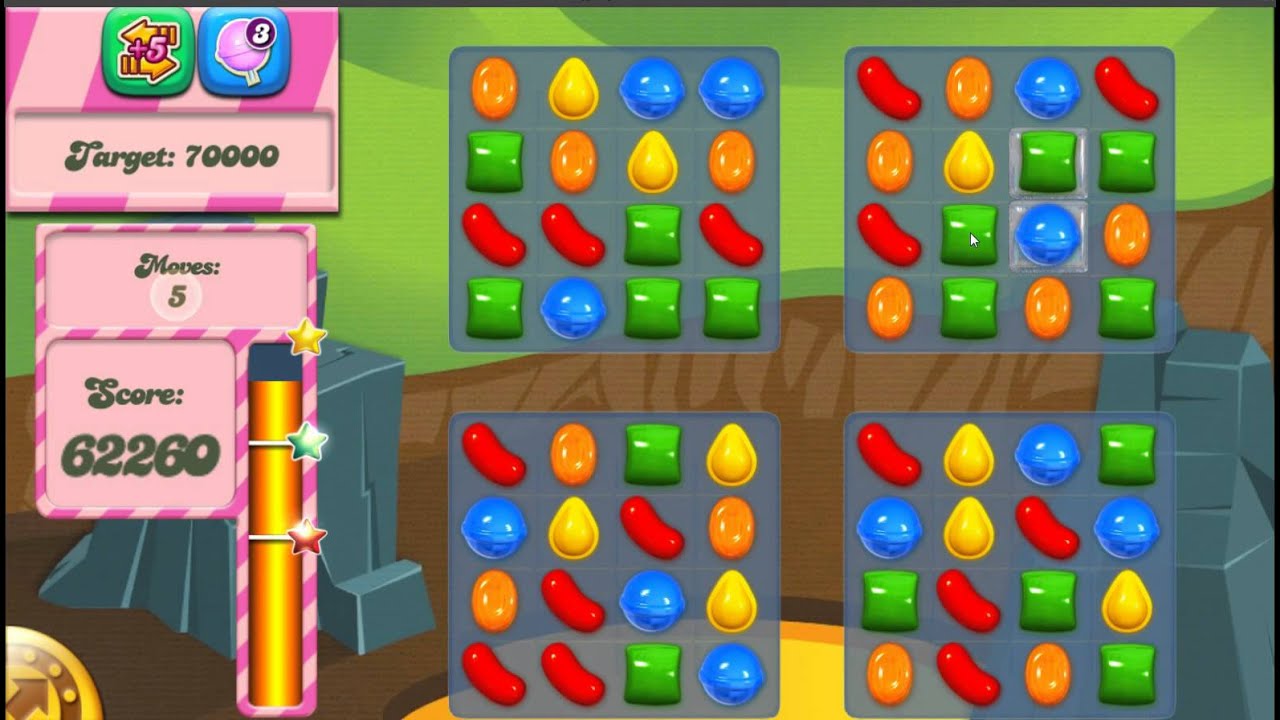Screen dimensions: 1280x720
Task: Use the lollipop hammer booster
Action: pyautogui.click(x=243, y=53)
